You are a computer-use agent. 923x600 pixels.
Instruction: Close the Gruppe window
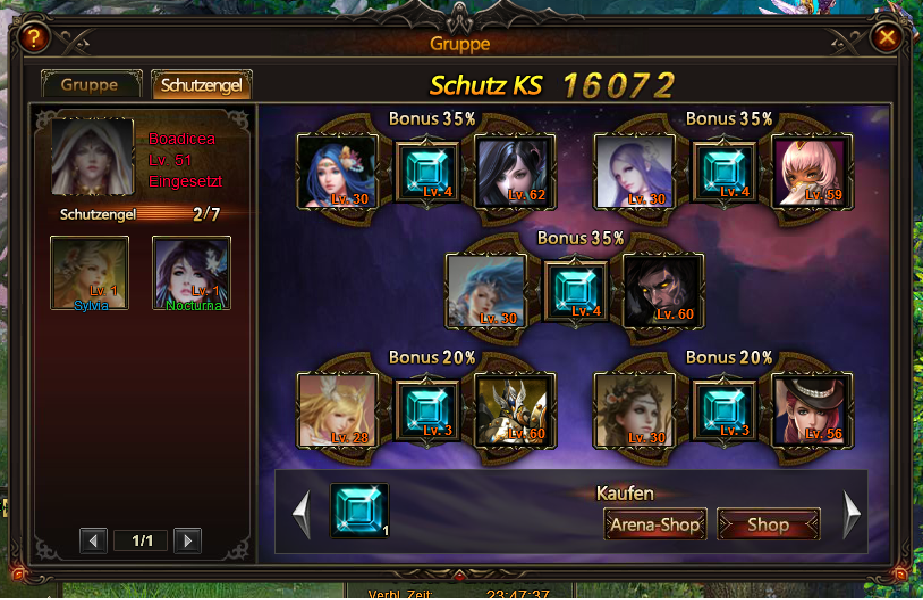(x=887, y=39)
